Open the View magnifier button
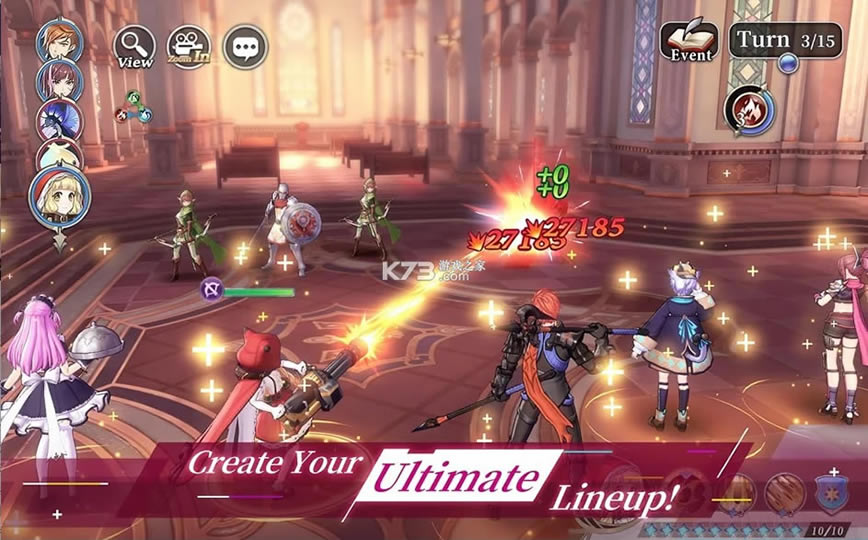 (135, 46)
